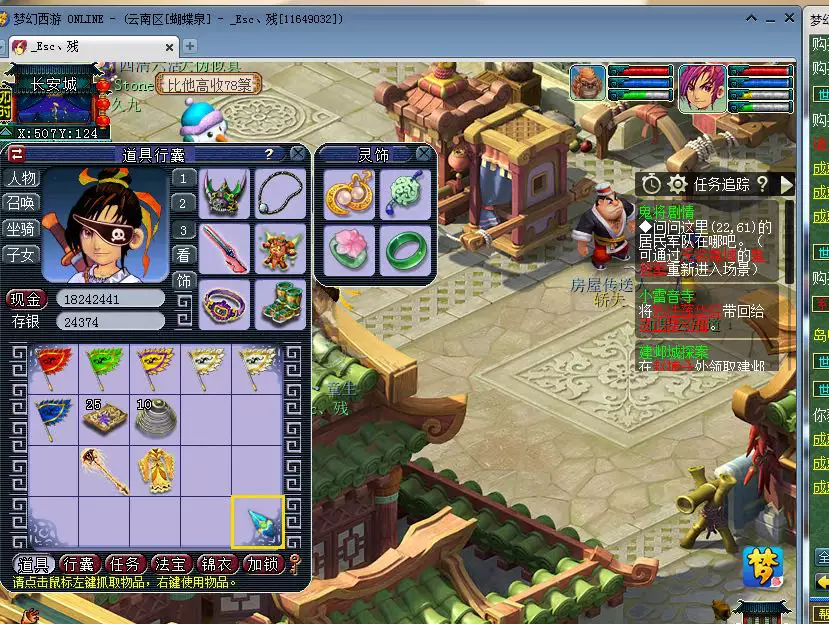This screenshot has width=829, height=624.
Task: Open the quest tracker settings gear
Action: (678, 184)
